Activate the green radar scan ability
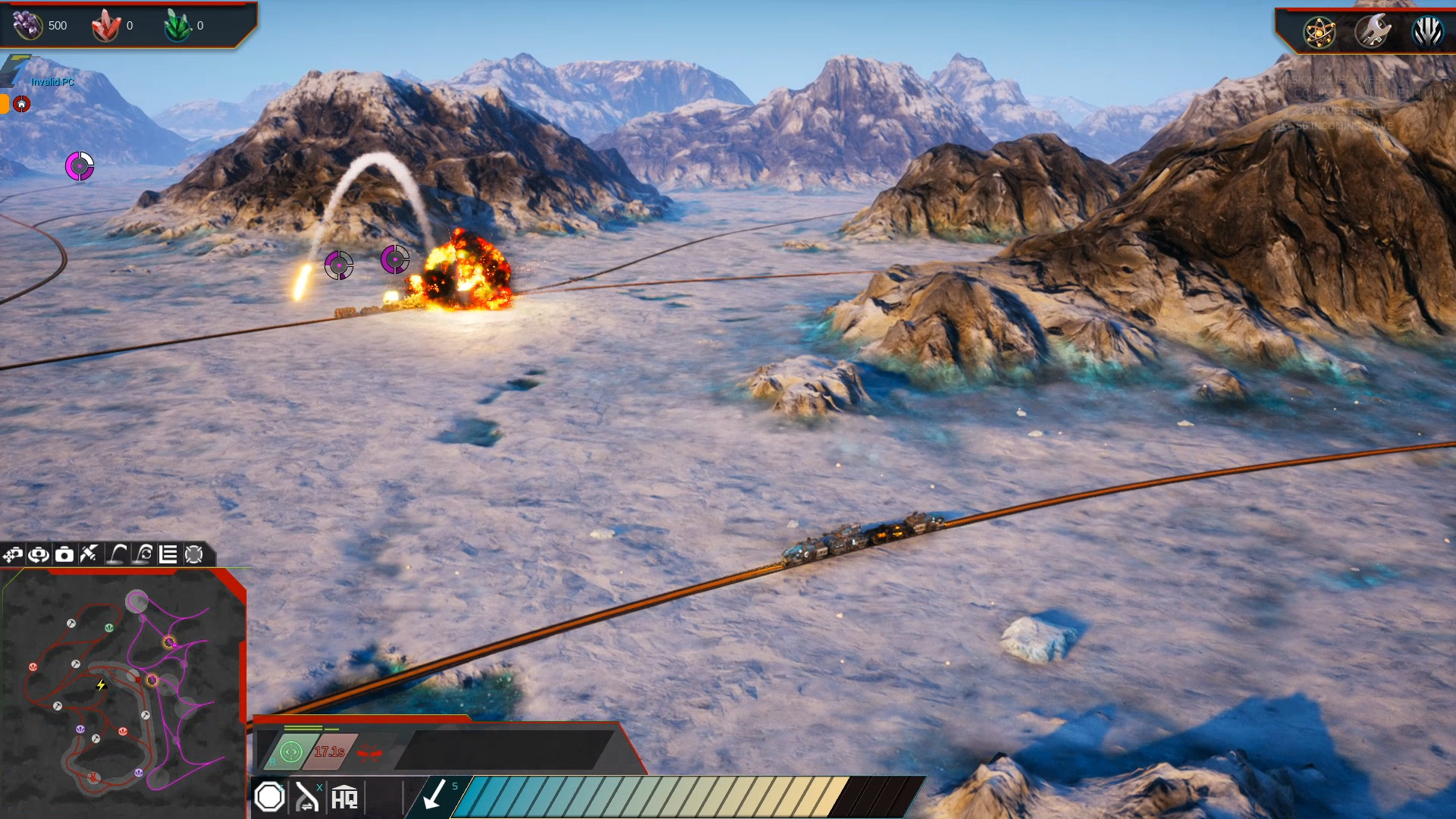 point(291,752)
